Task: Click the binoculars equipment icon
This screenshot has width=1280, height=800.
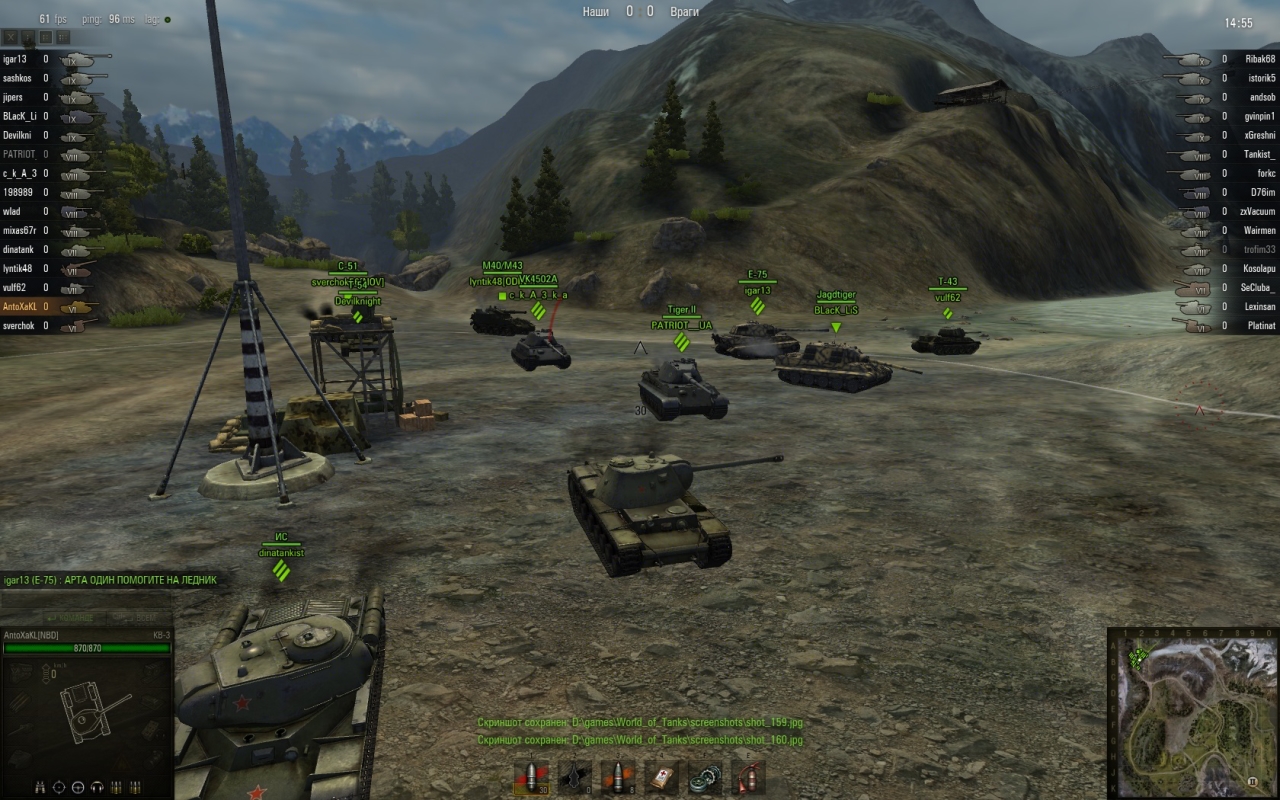Action: click(41, 786)
